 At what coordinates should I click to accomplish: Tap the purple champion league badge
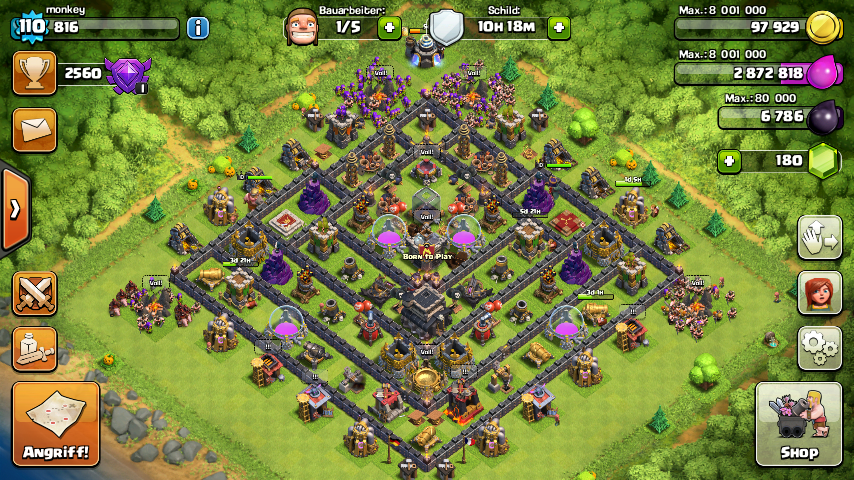128,75
